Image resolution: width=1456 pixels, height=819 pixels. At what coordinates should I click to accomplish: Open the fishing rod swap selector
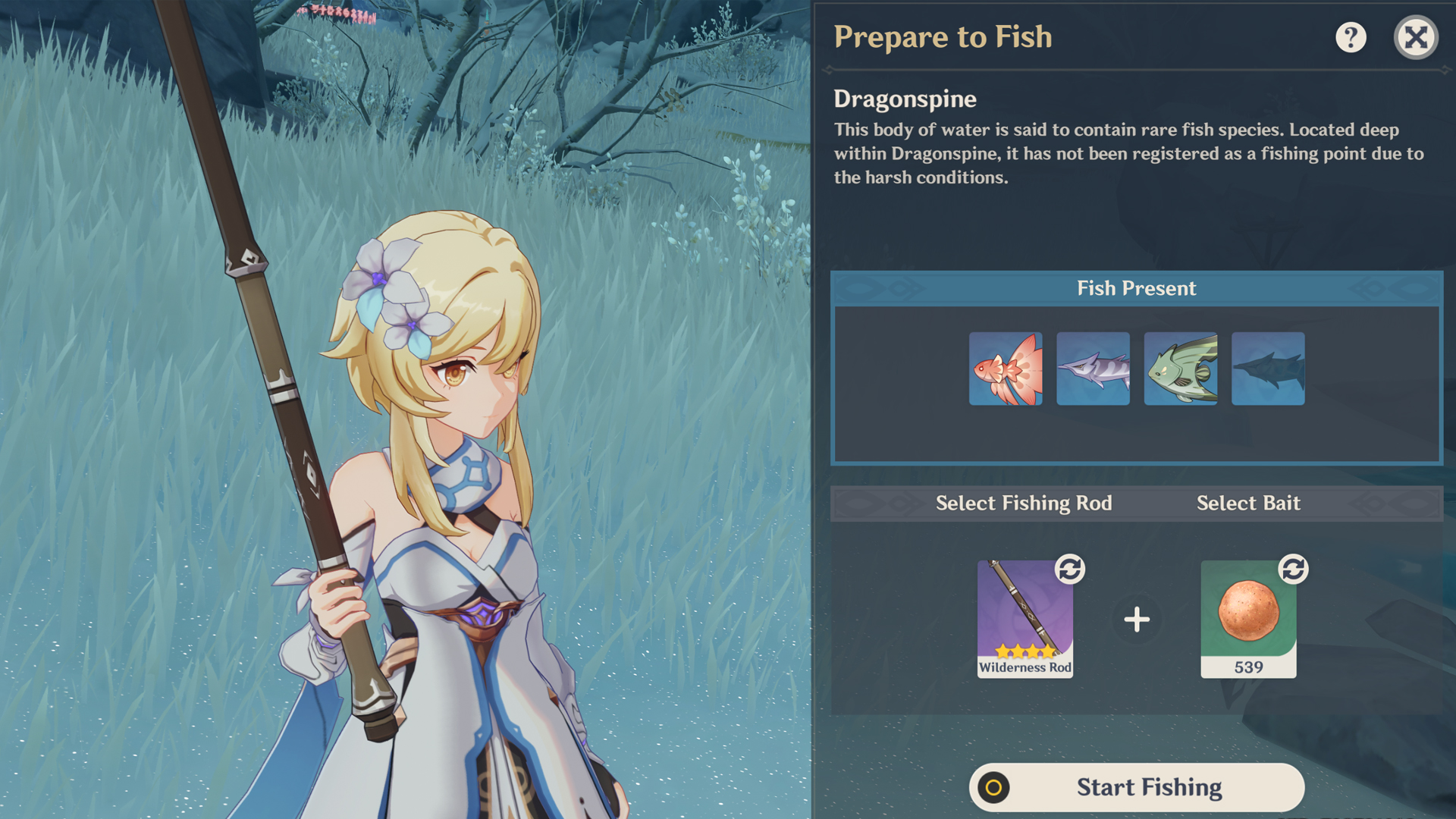pyautogui.click(x=1068, y=572)
